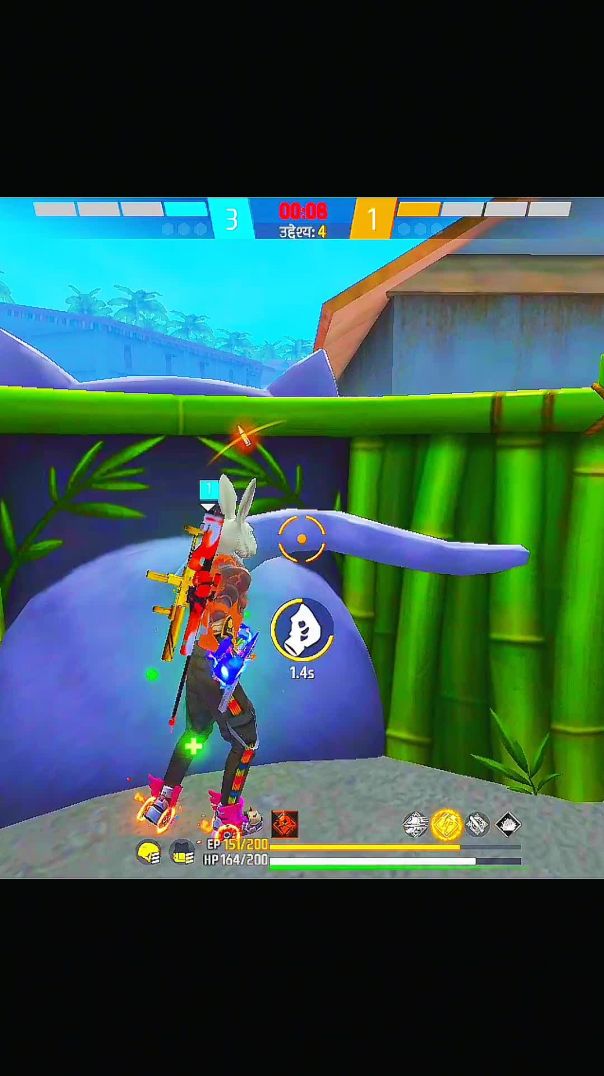Select the white diamond-shaped skill icon
Screen dimensions: 604x1076
click(x=508, y=824)
